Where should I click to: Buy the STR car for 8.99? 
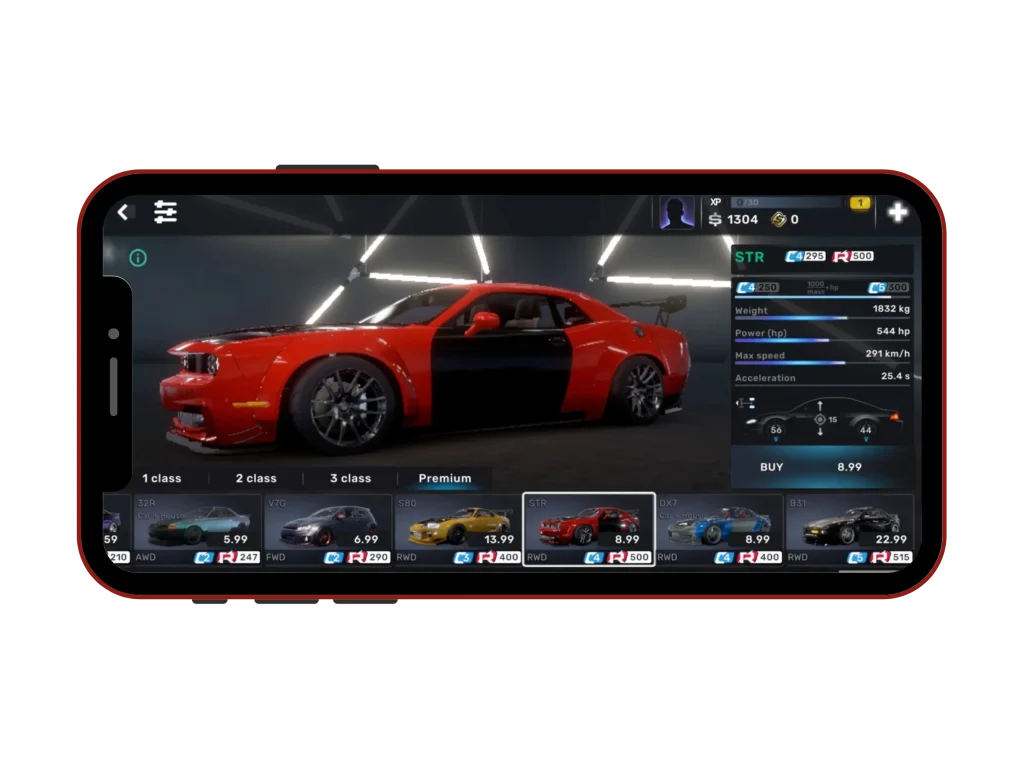[822, 467]
